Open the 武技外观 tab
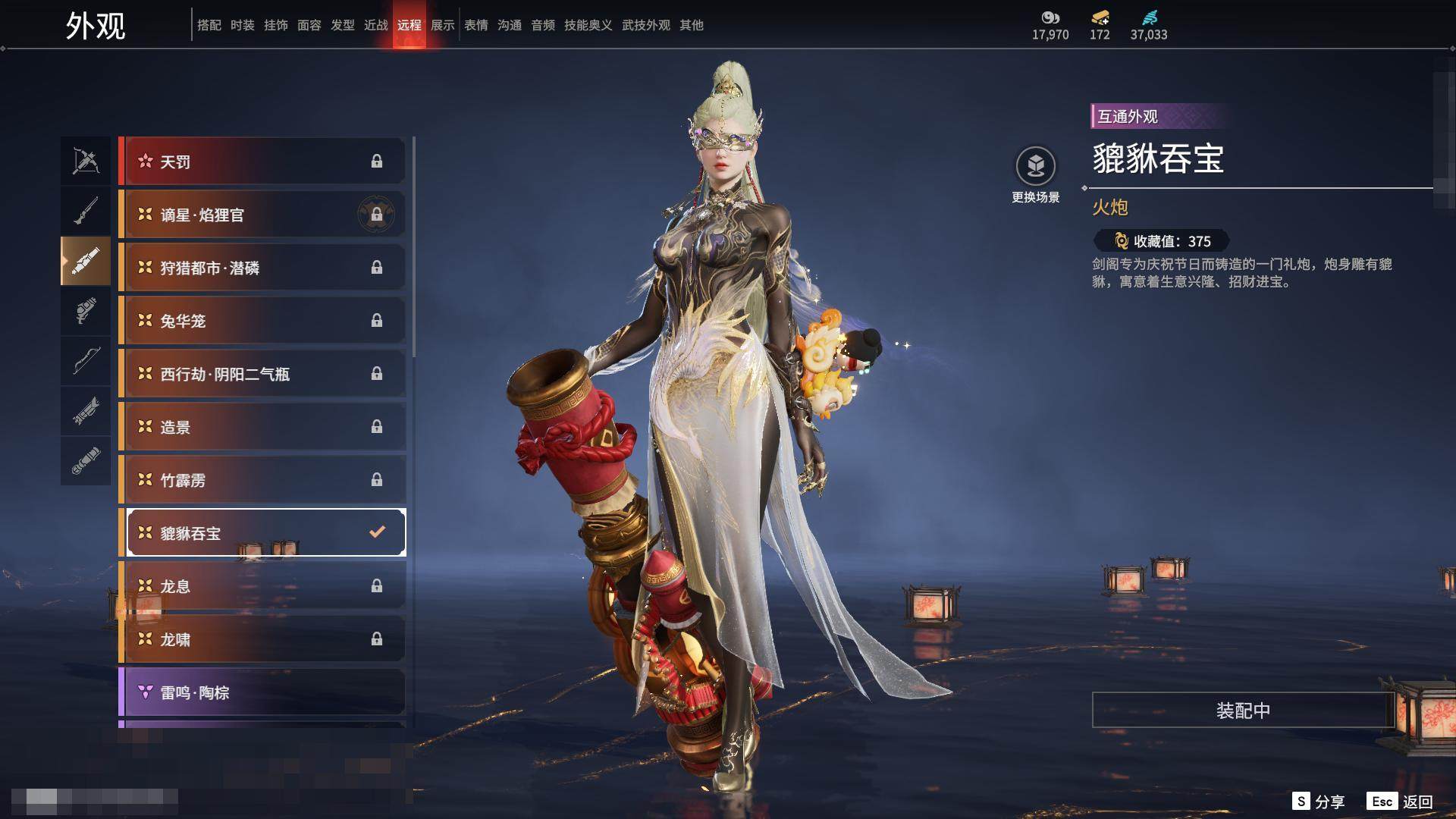The height and width of the screenshot is (819, 1456). pyautogui.click(x=646, y=25)
